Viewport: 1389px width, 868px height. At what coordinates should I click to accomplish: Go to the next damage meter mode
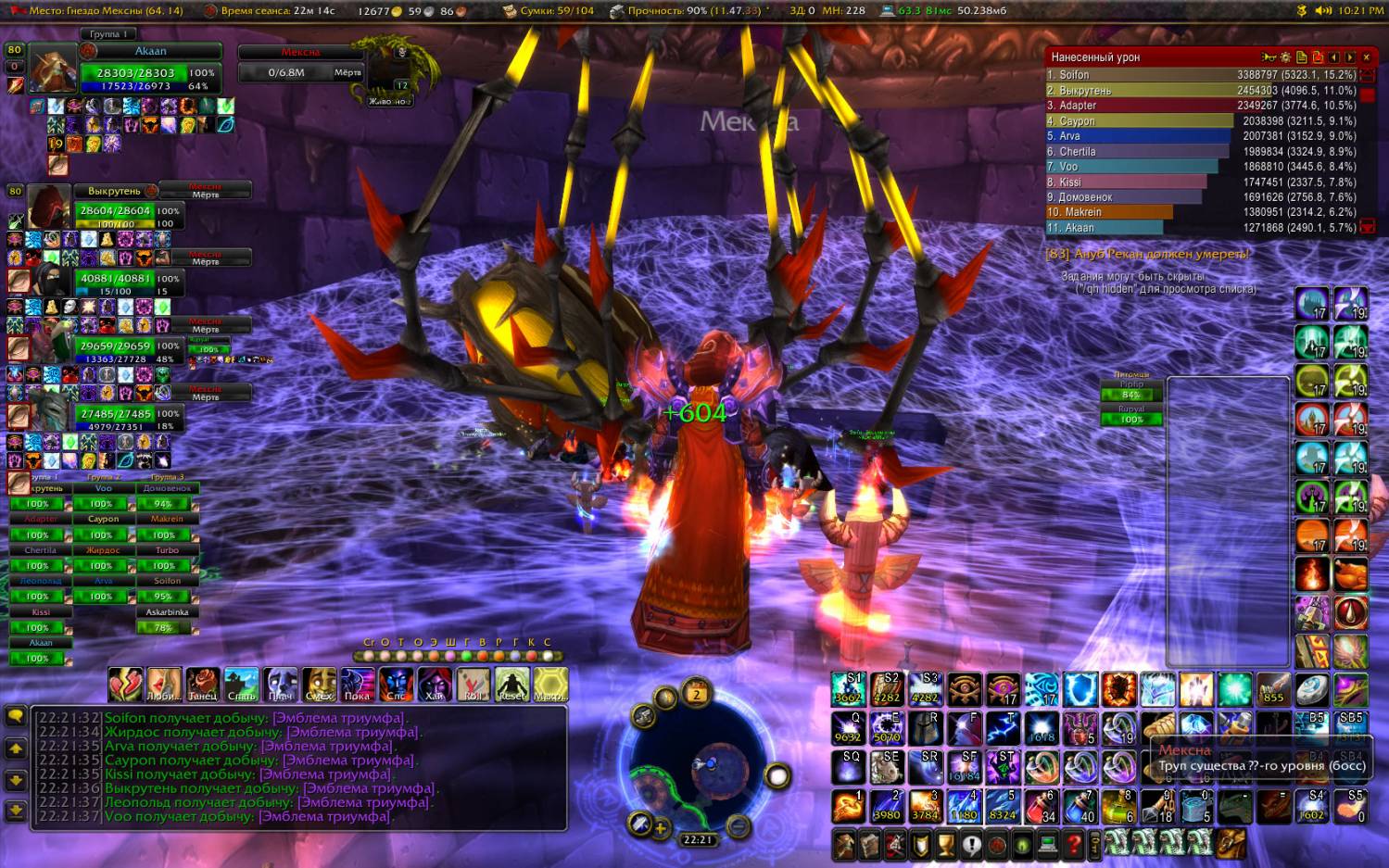point(1350,57)
